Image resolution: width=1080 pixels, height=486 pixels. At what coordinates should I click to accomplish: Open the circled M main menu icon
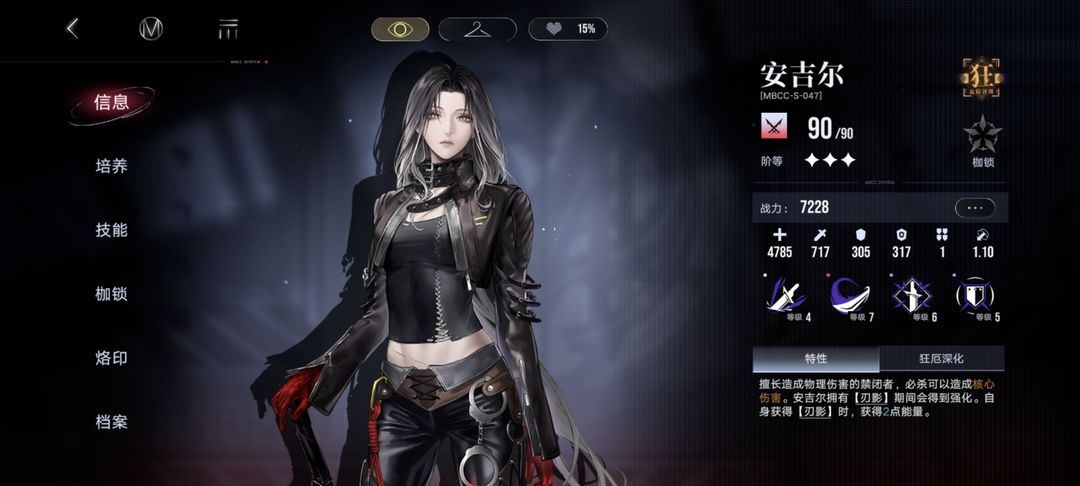click(151, 29)
